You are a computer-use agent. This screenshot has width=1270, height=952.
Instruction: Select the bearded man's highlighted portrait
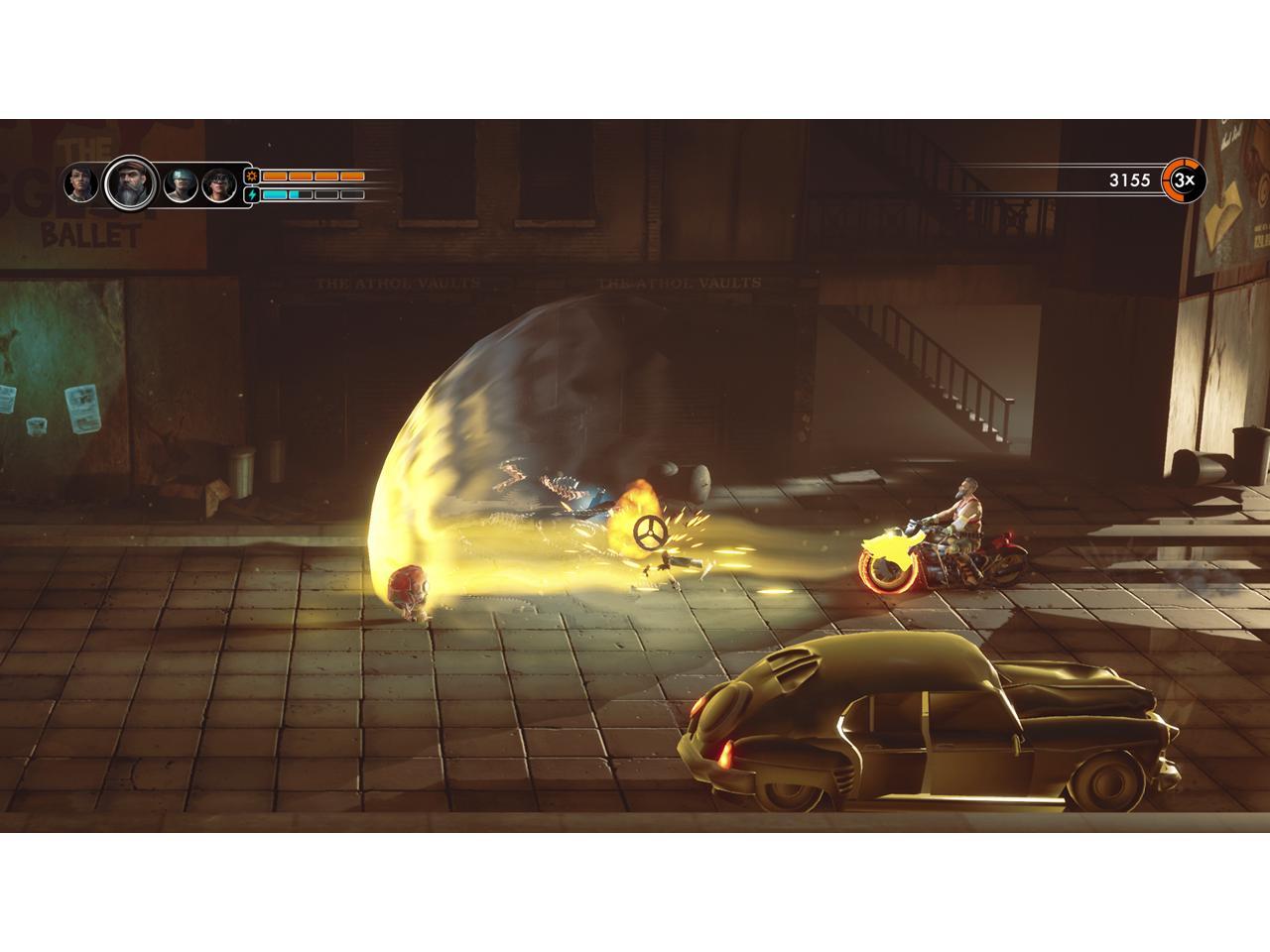pyautogui.click(x=129, y=183)
